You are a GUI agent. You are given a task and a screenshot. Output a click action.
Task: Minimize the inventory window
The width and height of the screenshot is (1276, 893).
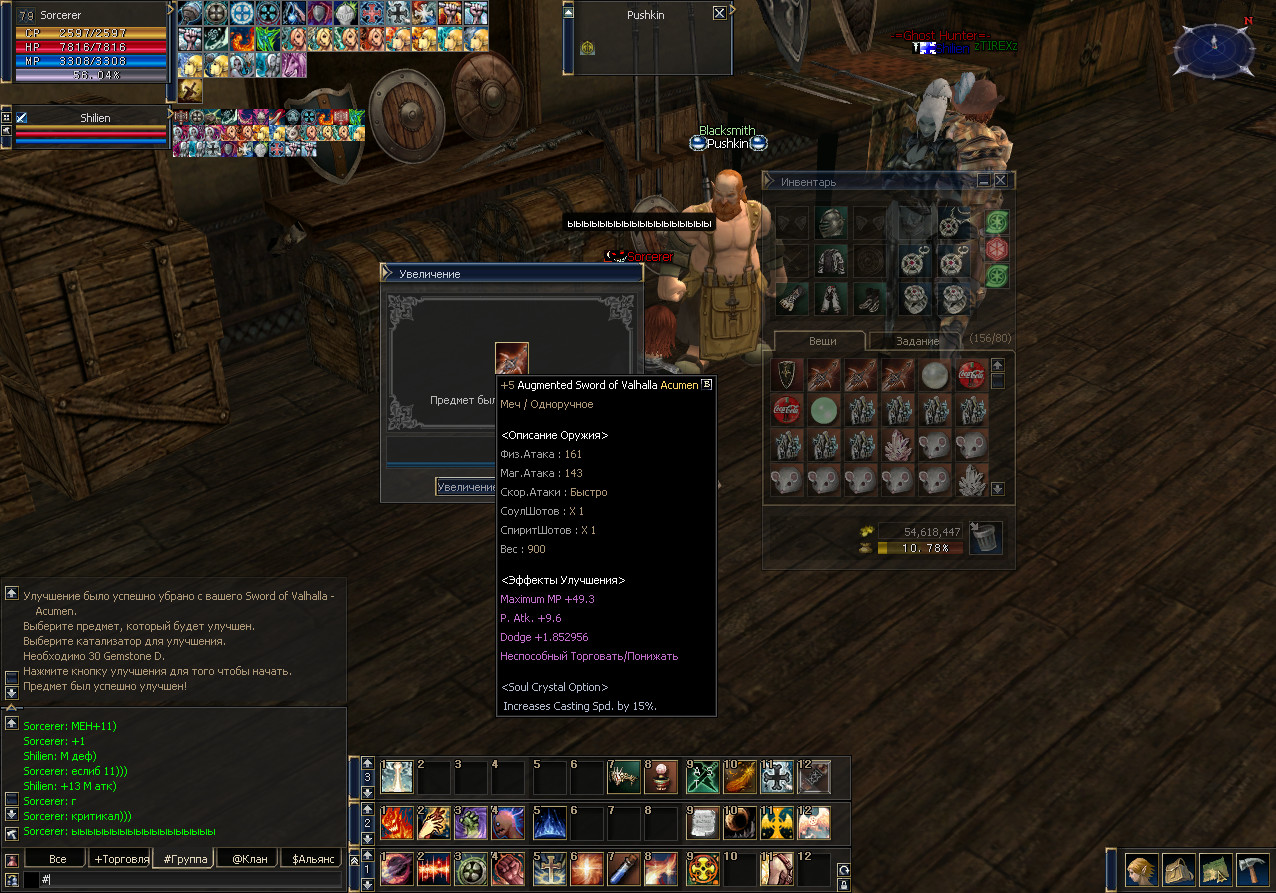(984, 181)
